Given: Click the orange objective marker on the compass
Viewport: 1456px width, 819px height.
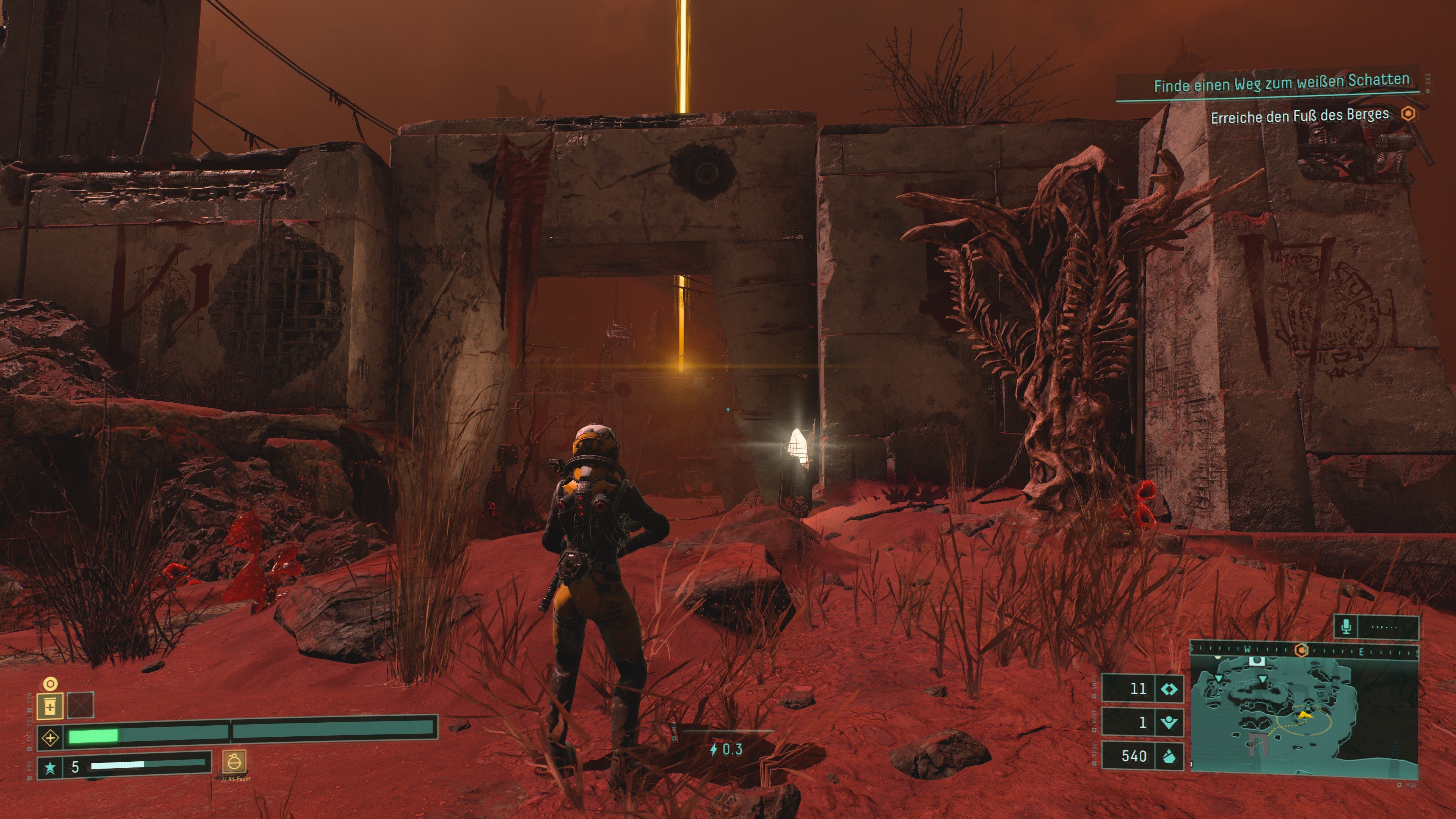Looking at the screenshot, I should pos(1302,651).
